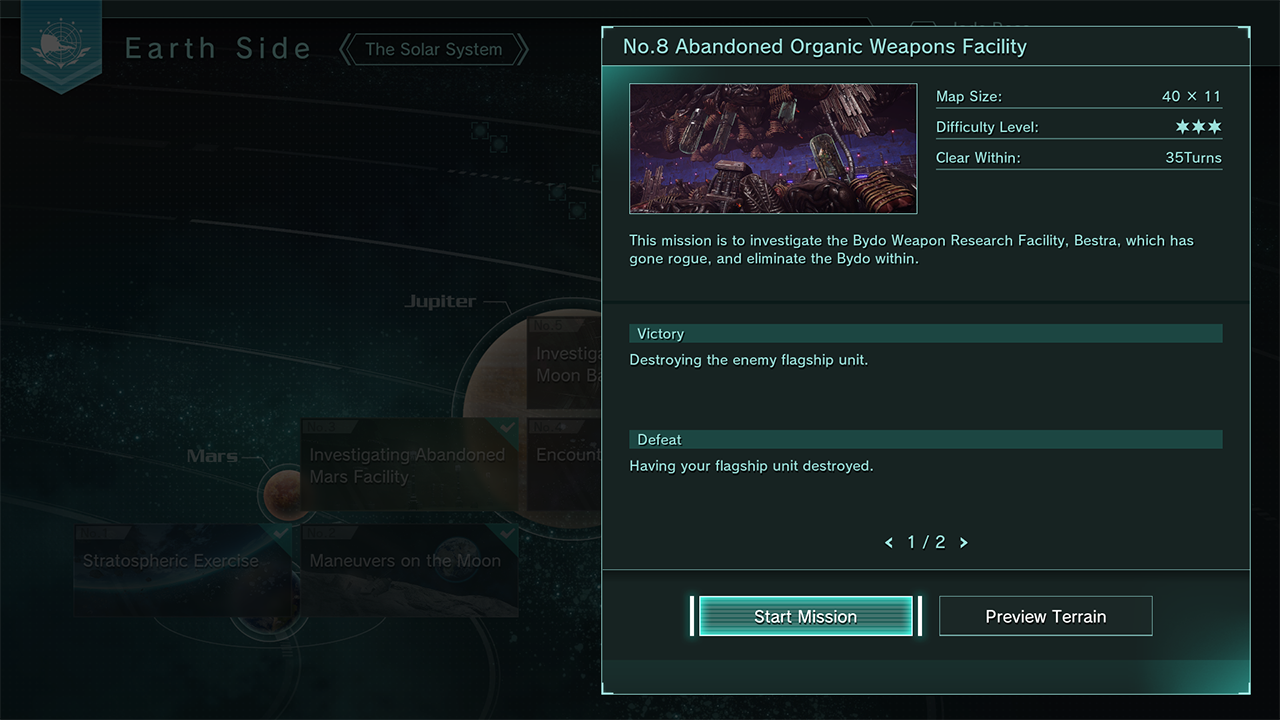
Task: Open the Preview Terrain view
Action: click(1045, 616)
